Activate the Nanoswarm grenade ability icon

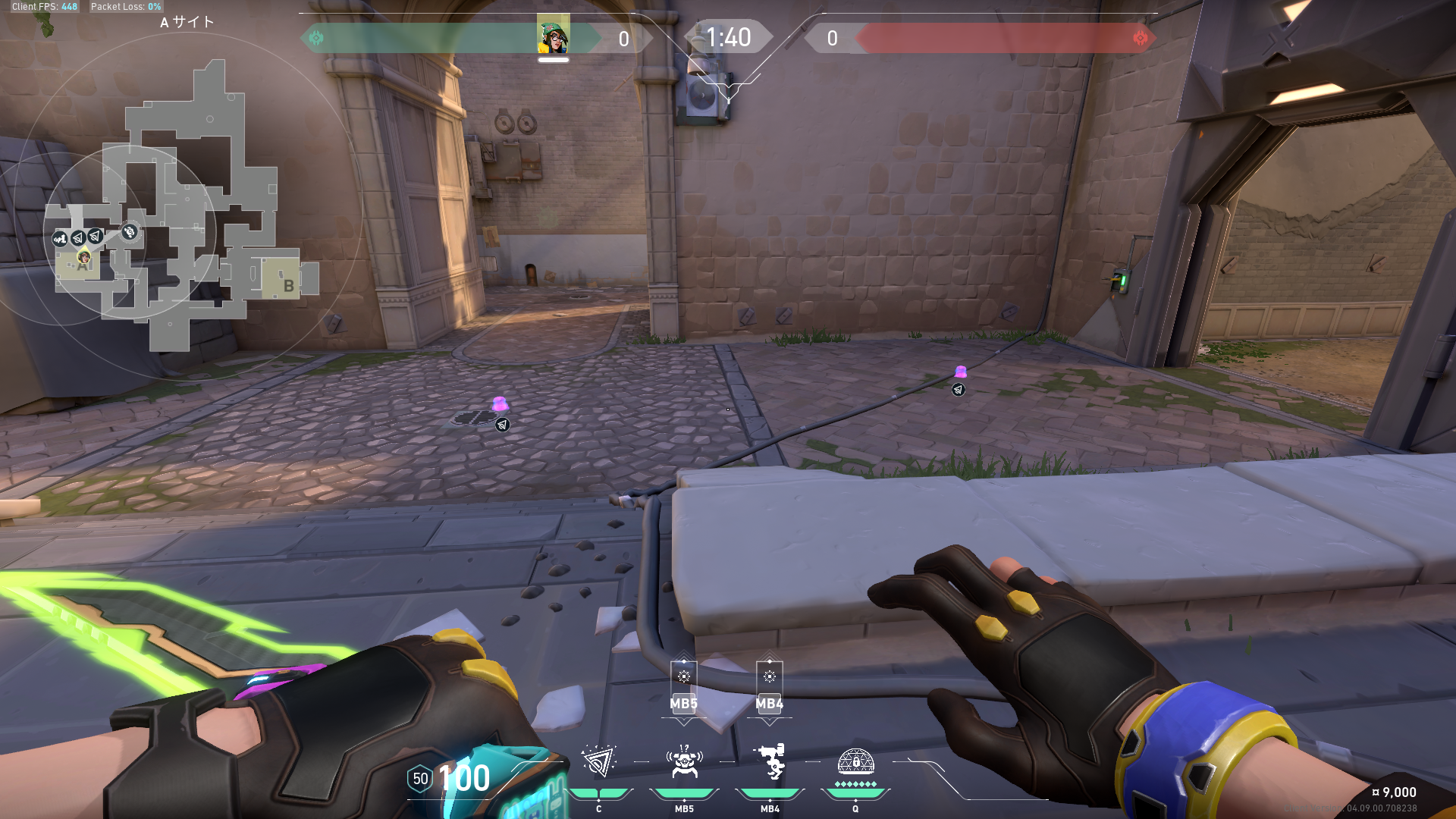pos(598,762)
